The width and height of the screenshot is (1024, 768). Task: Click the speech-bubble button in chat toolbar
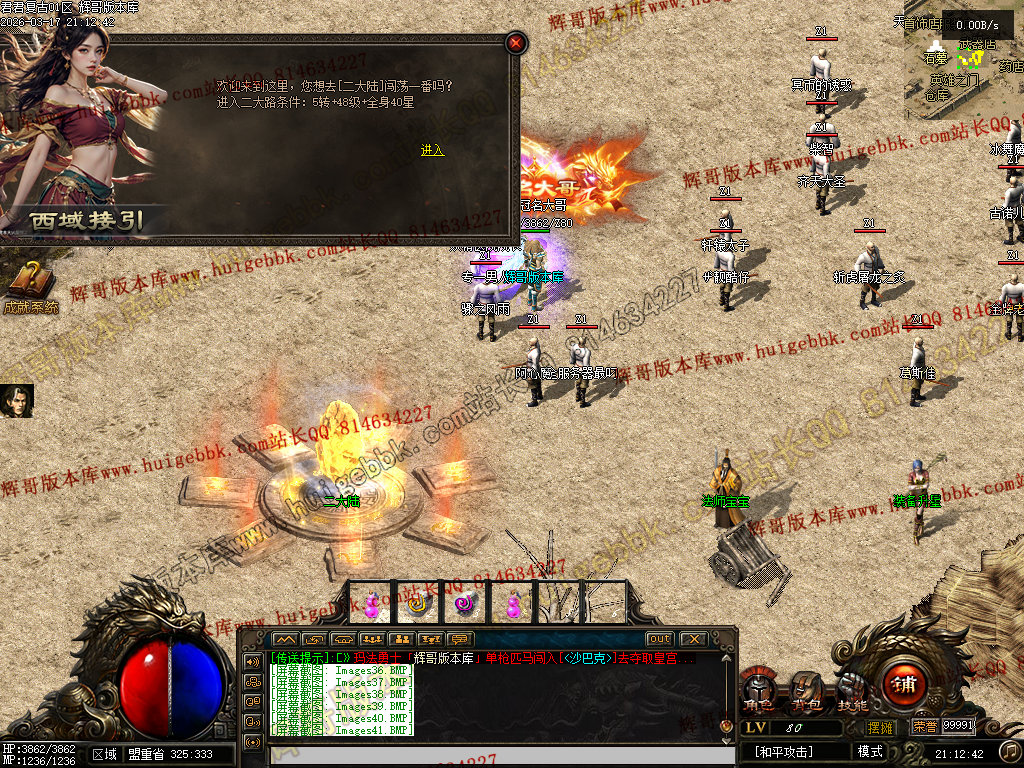pyautogui.click(x=460, y=639)
